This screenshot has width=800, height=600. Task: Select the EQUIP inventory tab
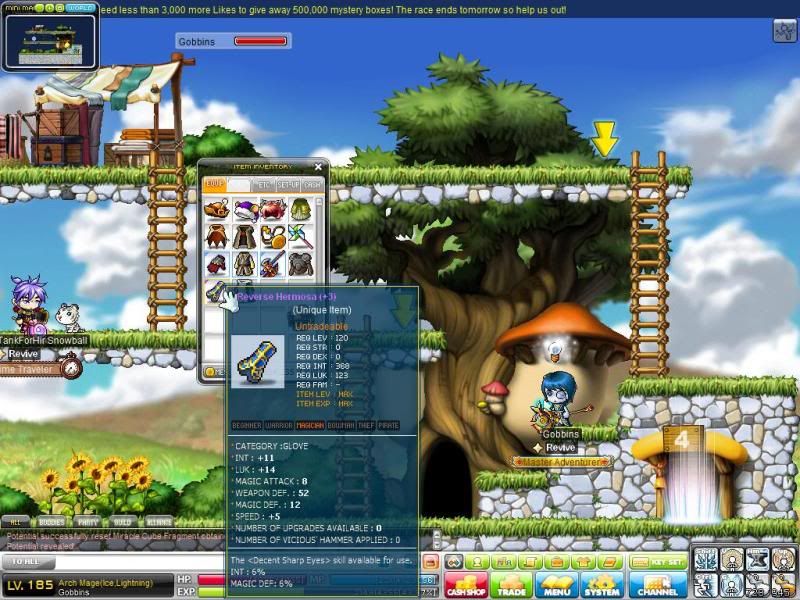coord(213,185)
